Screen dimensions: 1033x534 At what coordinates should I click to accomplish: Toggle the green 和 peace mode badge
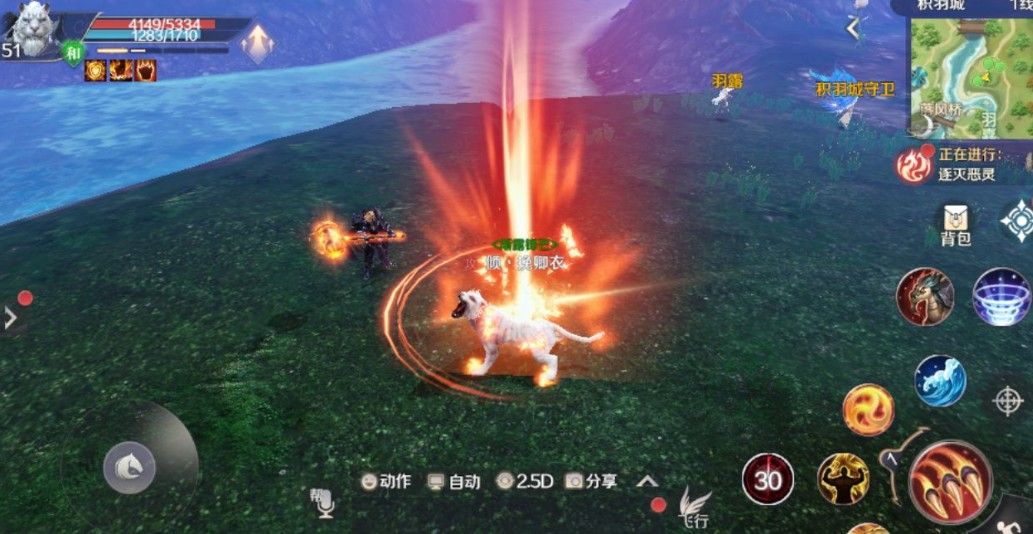(x=73, y=54)
